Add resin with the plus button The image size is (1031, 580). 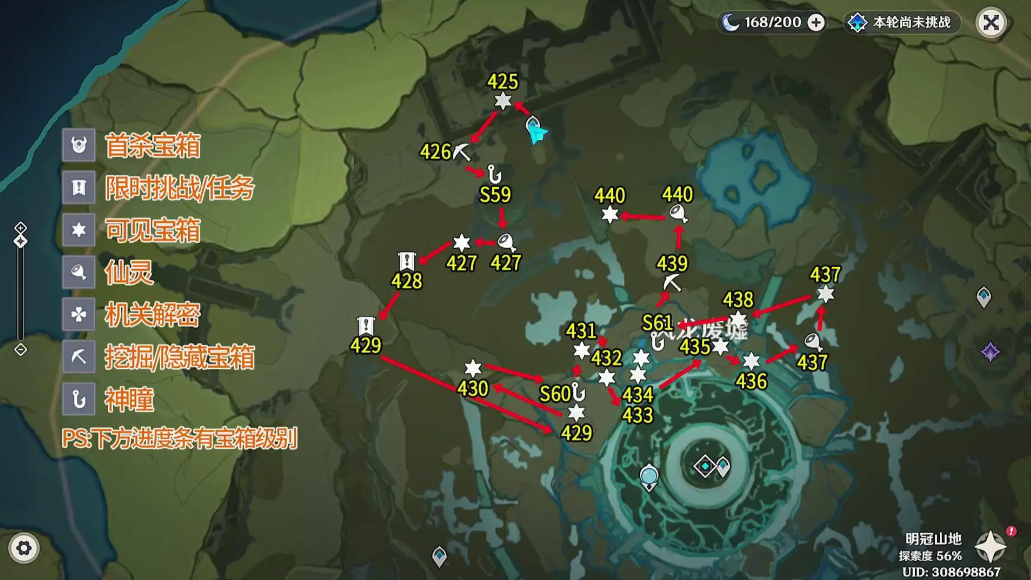(x=816, y=23)
